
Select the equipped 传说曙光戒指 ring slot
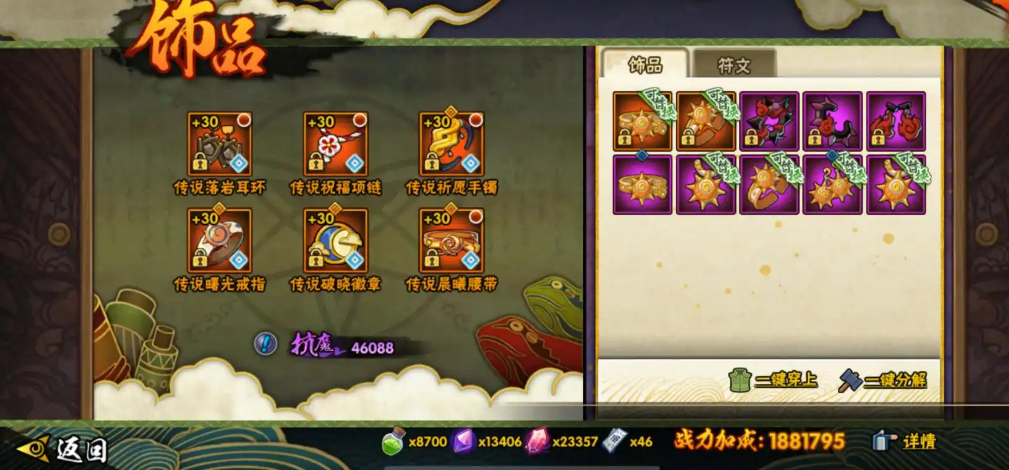pos(219,240)
